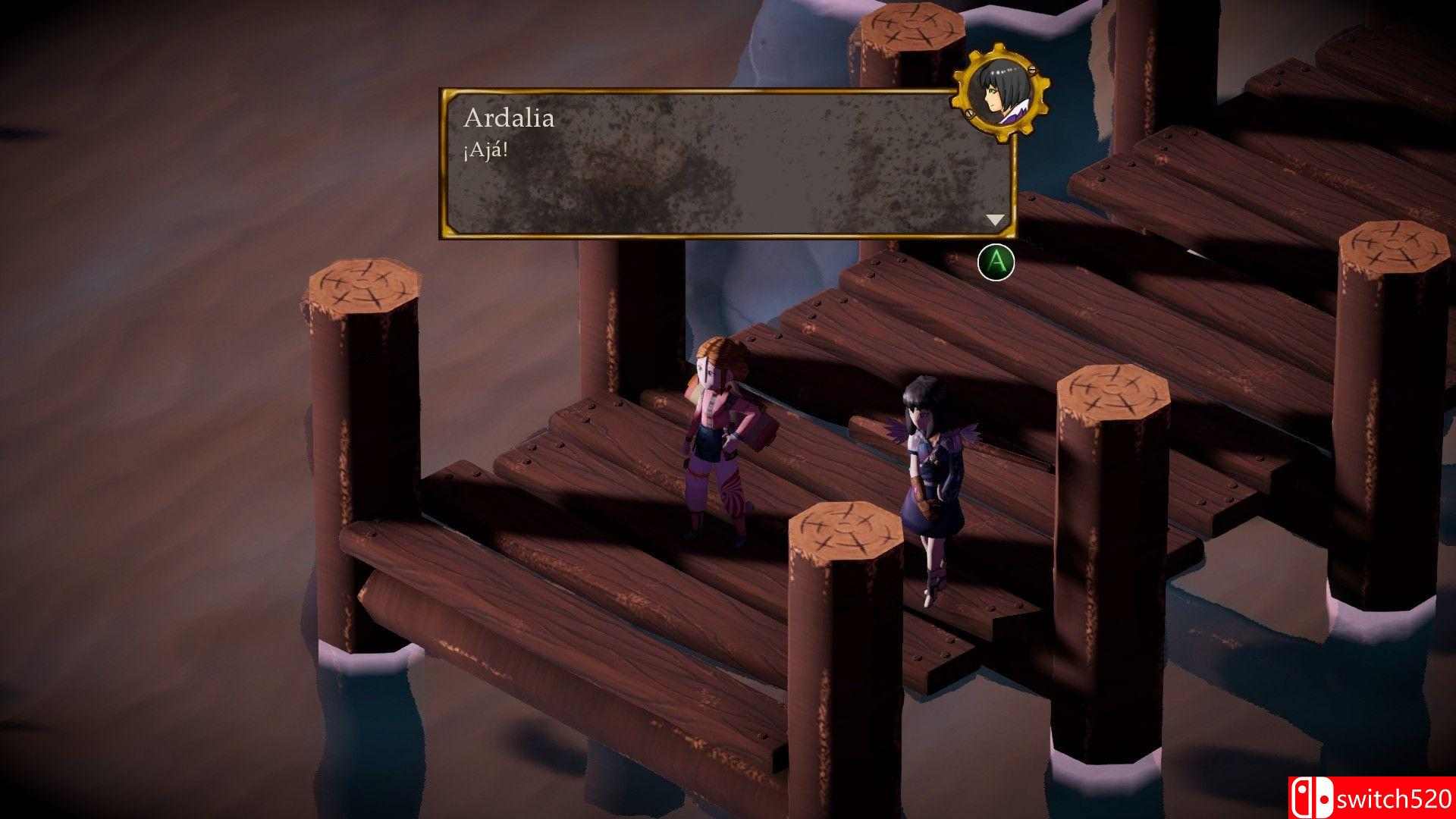Click the top screw on the portrait gear

click(x=1032, y=70)
